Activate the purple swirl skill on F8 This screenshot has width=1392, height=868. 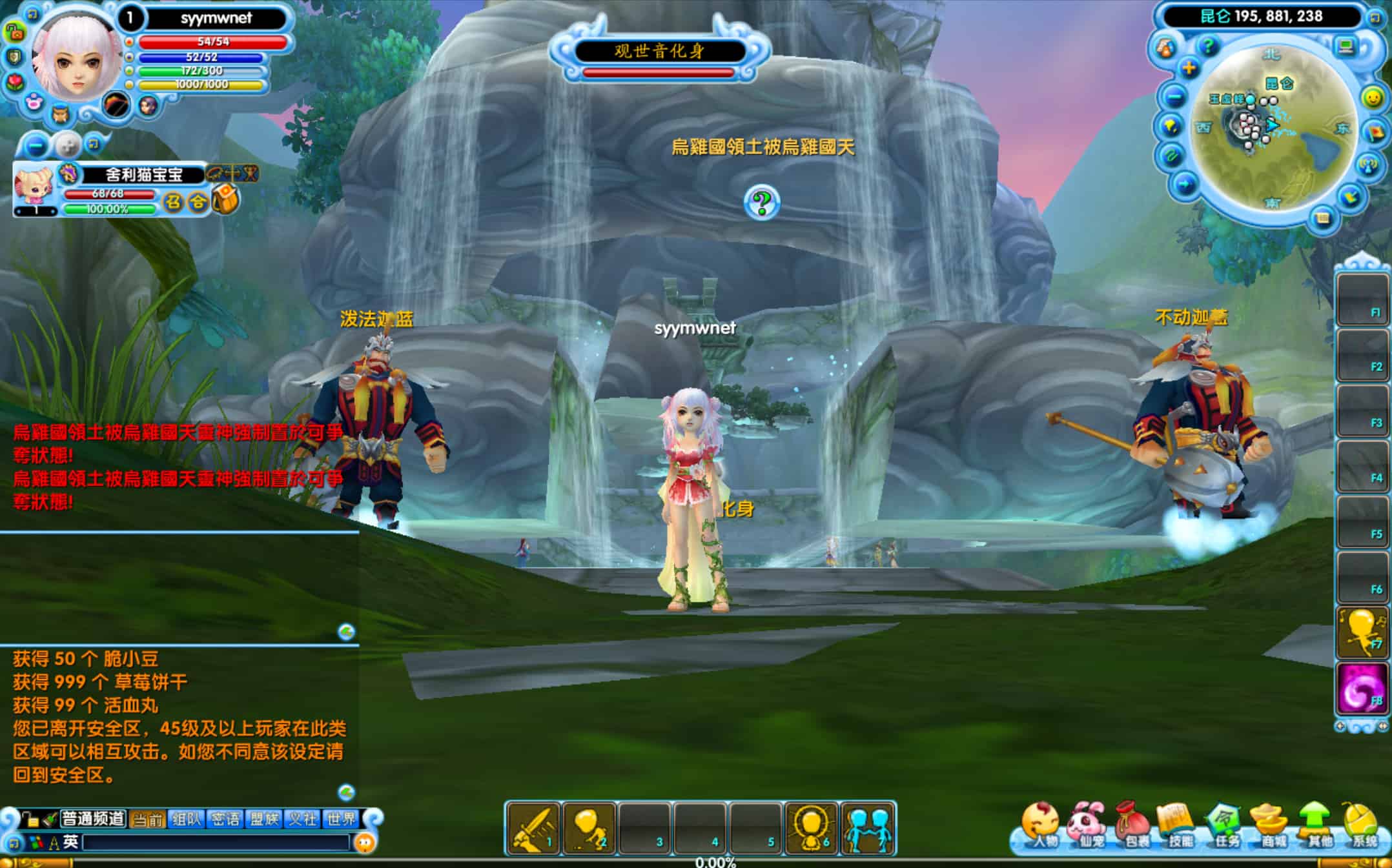click(x=1362, y=689)
